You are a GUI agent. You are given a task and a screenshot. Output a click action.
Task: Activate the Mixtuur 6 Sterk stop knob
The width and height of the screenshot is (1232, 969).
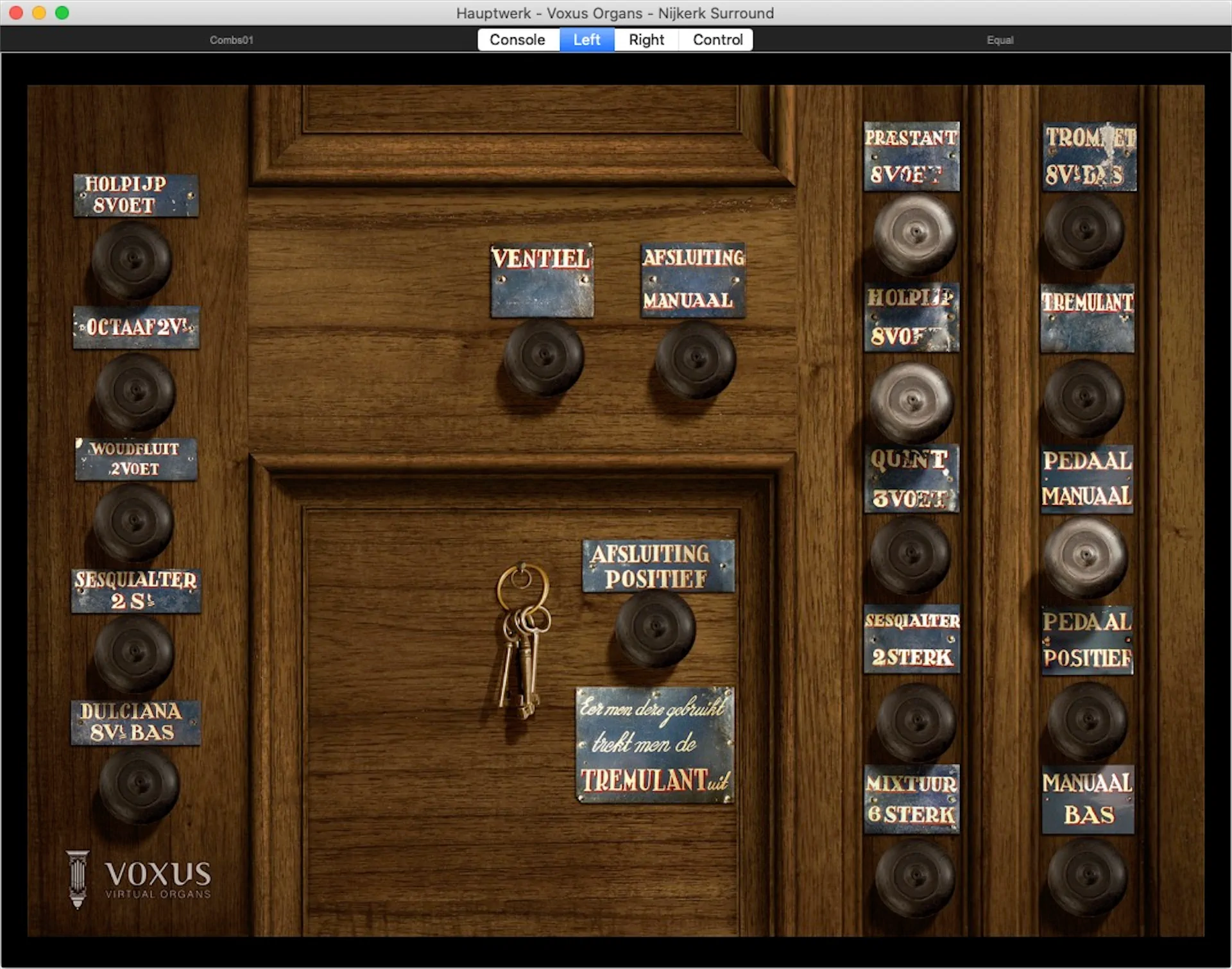(915, 877)
